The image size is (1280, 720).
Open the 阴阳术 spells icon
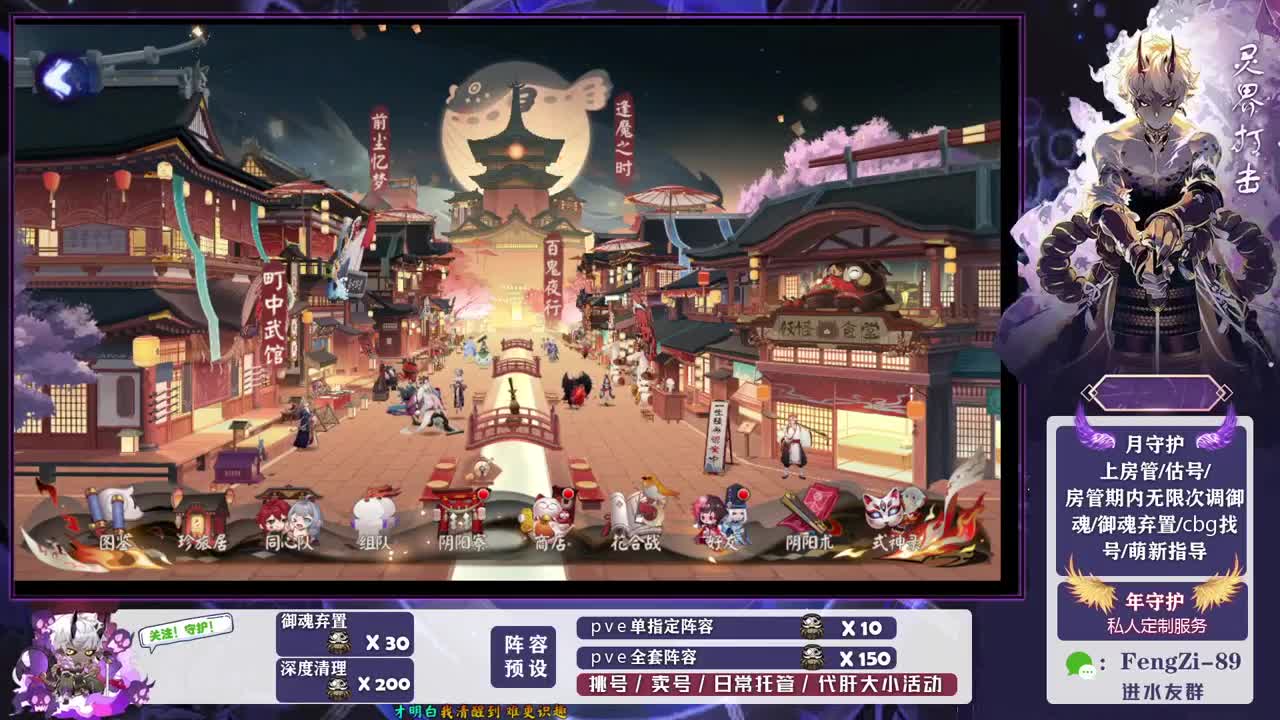click(x=812, y=515)
